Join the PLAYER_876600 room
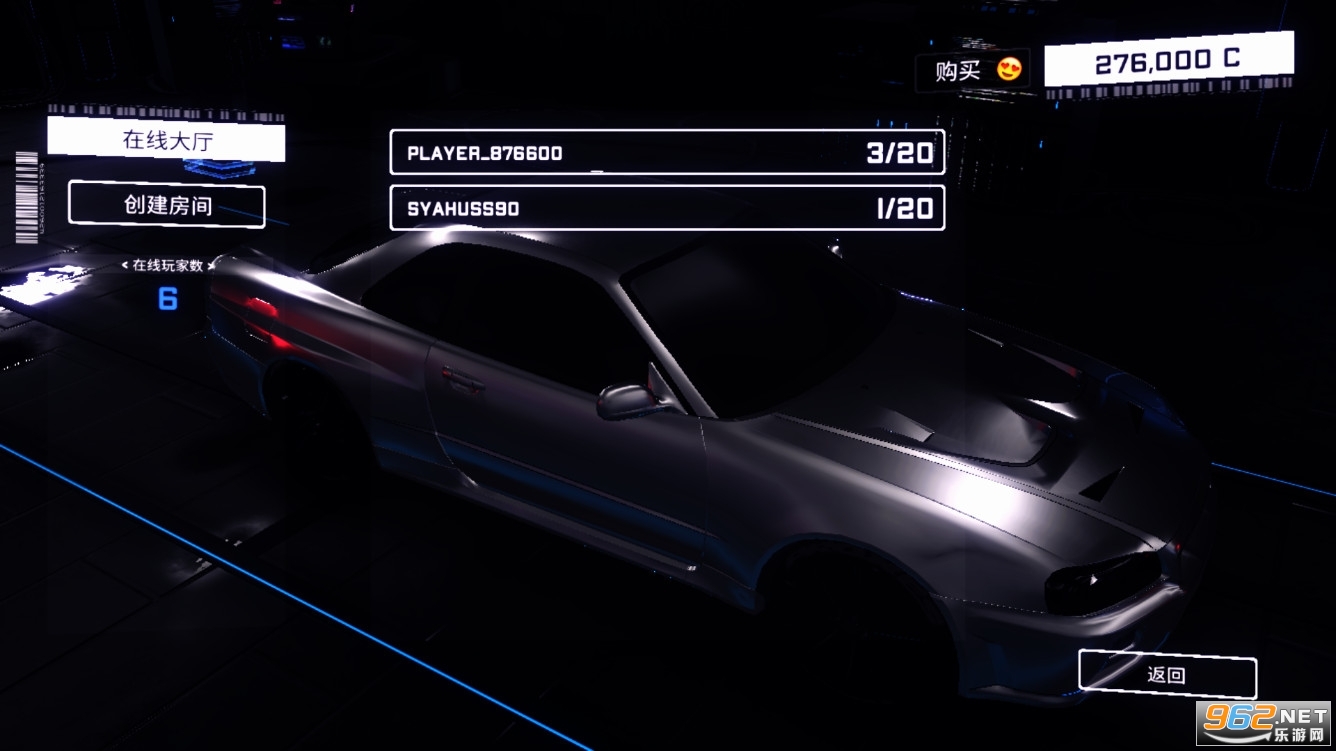 666,153
